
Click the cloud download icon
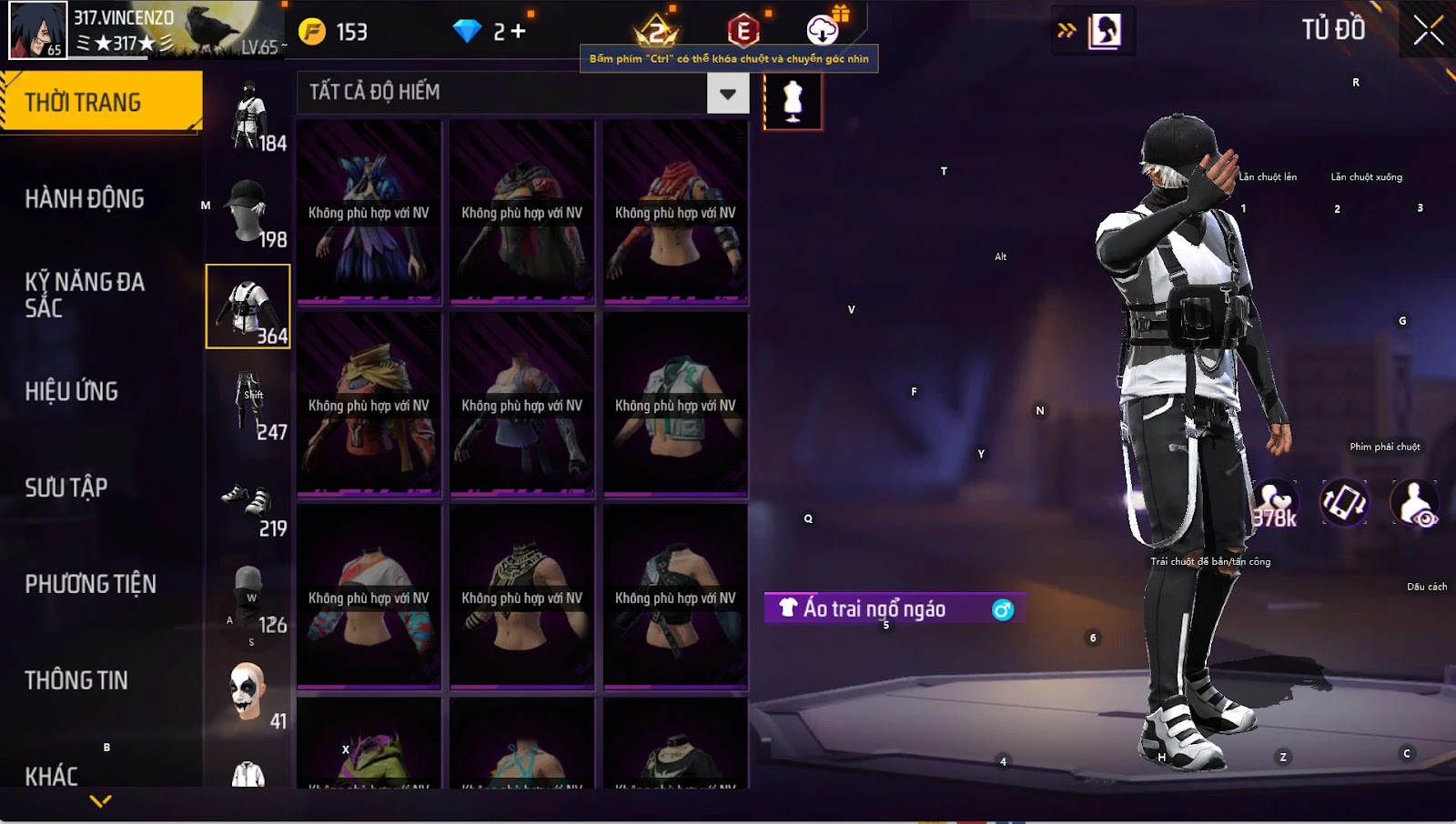[823, 31]
